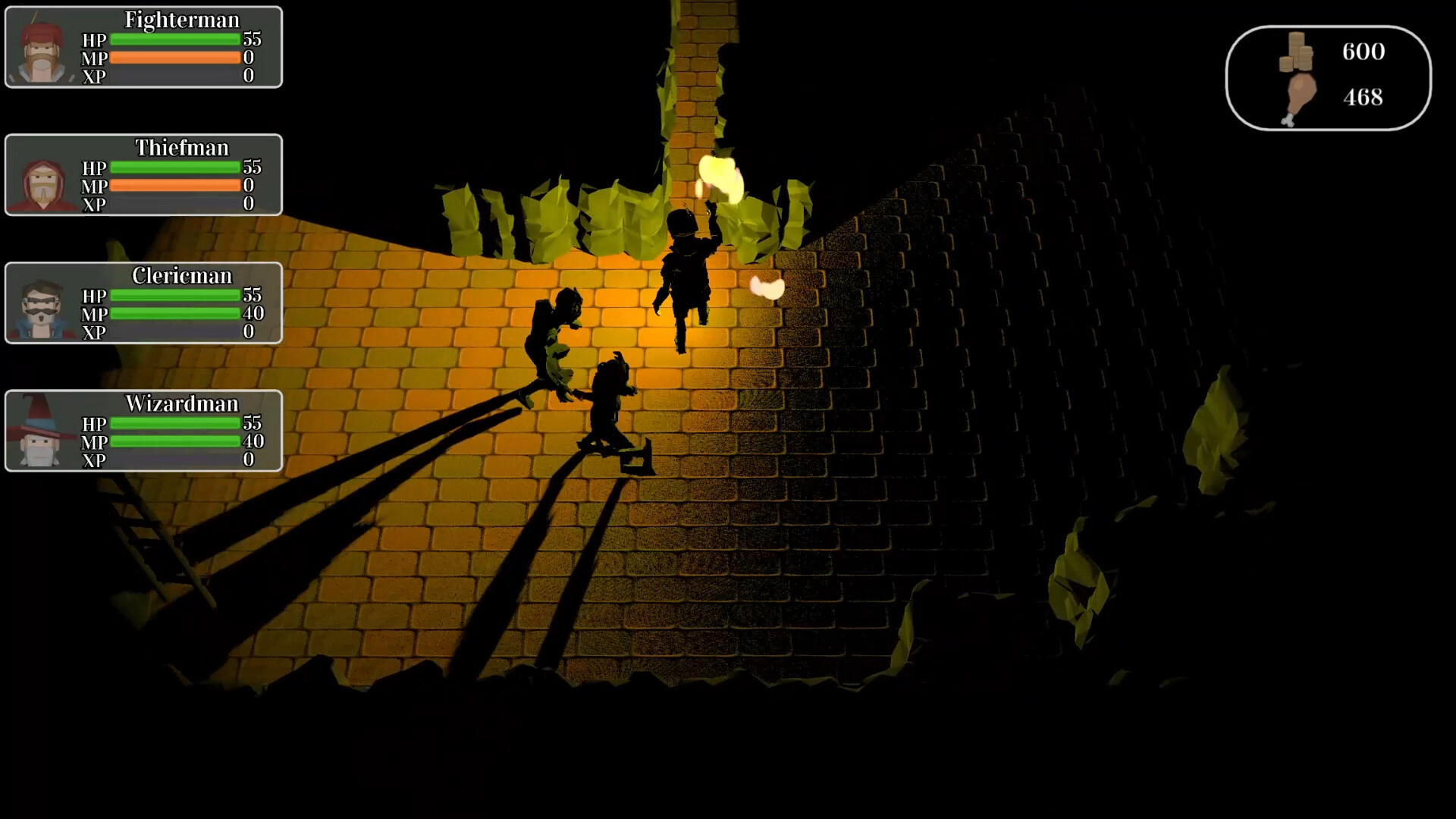Viewport: 1456px width, 819px height.
Task: Select the Clericman name label
Action: point(182,276)
